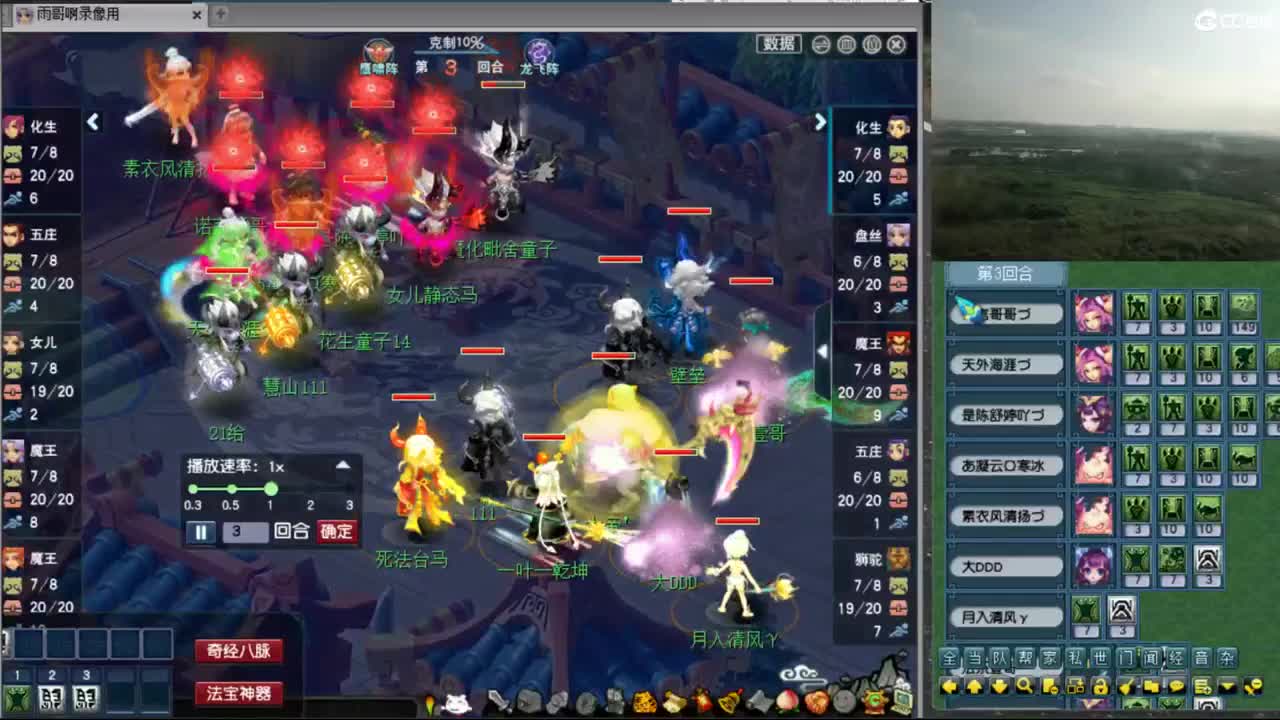Click the 数据 data button at the top
Image resolution: width=1280 pixels, height=720 pixels.
pyautogui.click(x=778, y=44)
